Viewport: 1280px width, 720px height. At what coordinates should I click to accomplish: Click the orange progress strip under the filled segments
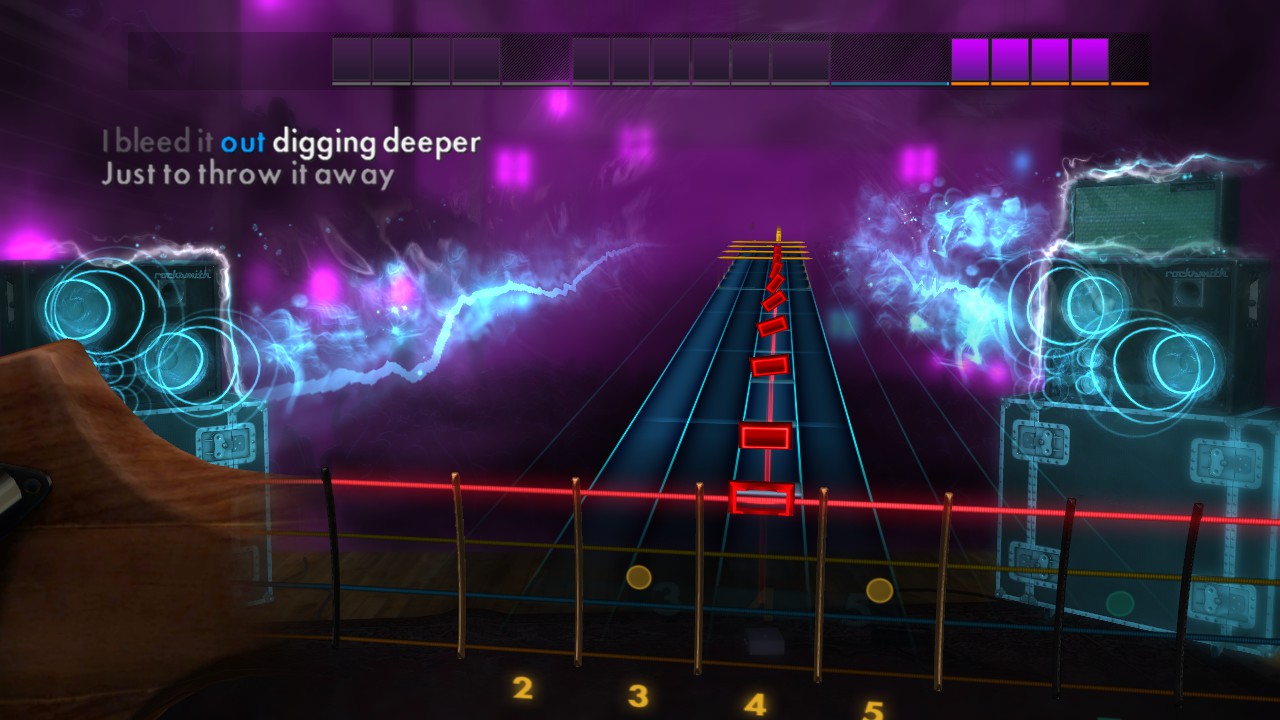coord(1030,84)
